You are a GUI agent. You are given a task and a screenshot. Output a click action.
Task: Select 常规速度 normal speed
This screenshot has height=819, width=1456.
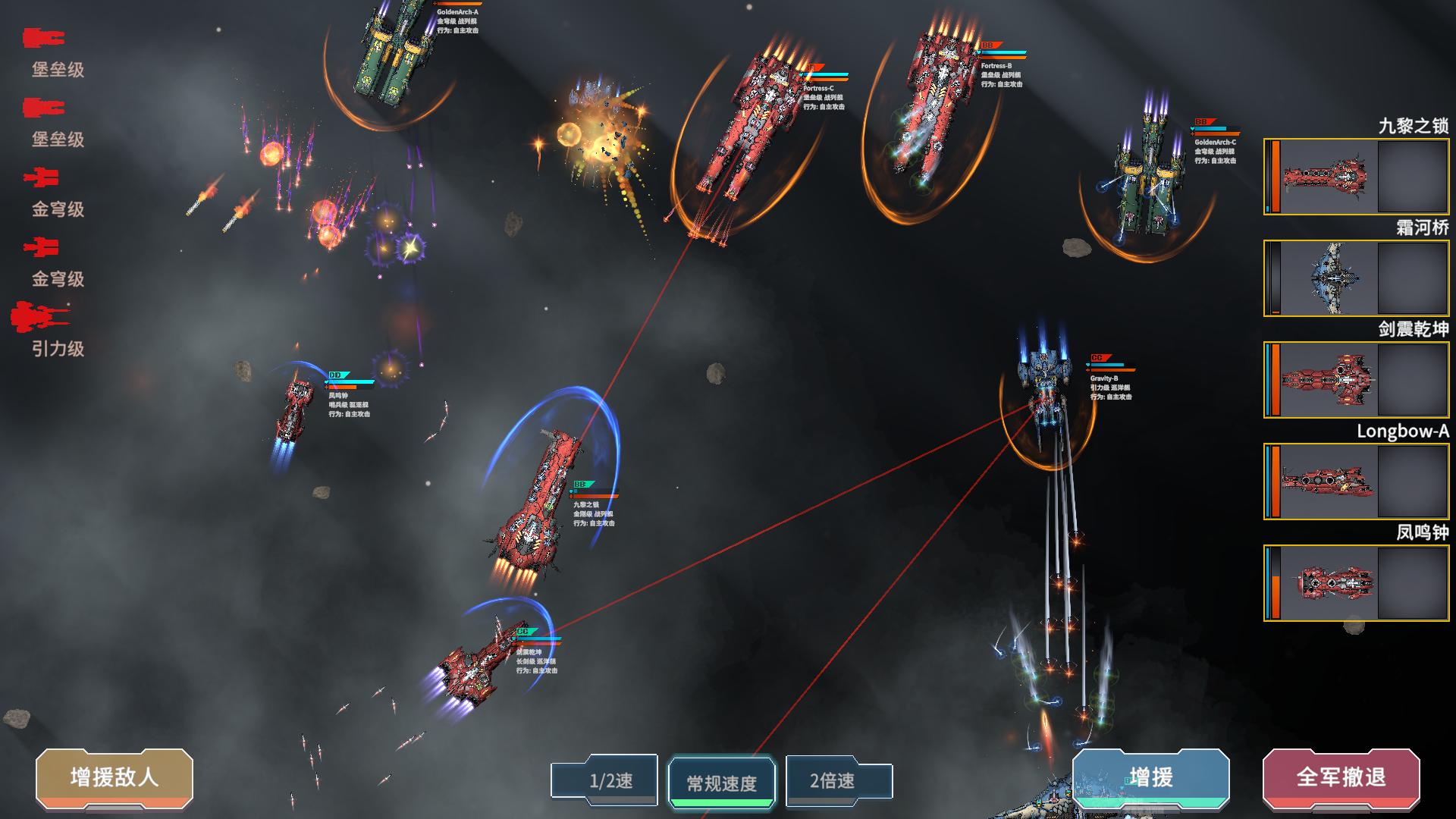coord(721,783)
